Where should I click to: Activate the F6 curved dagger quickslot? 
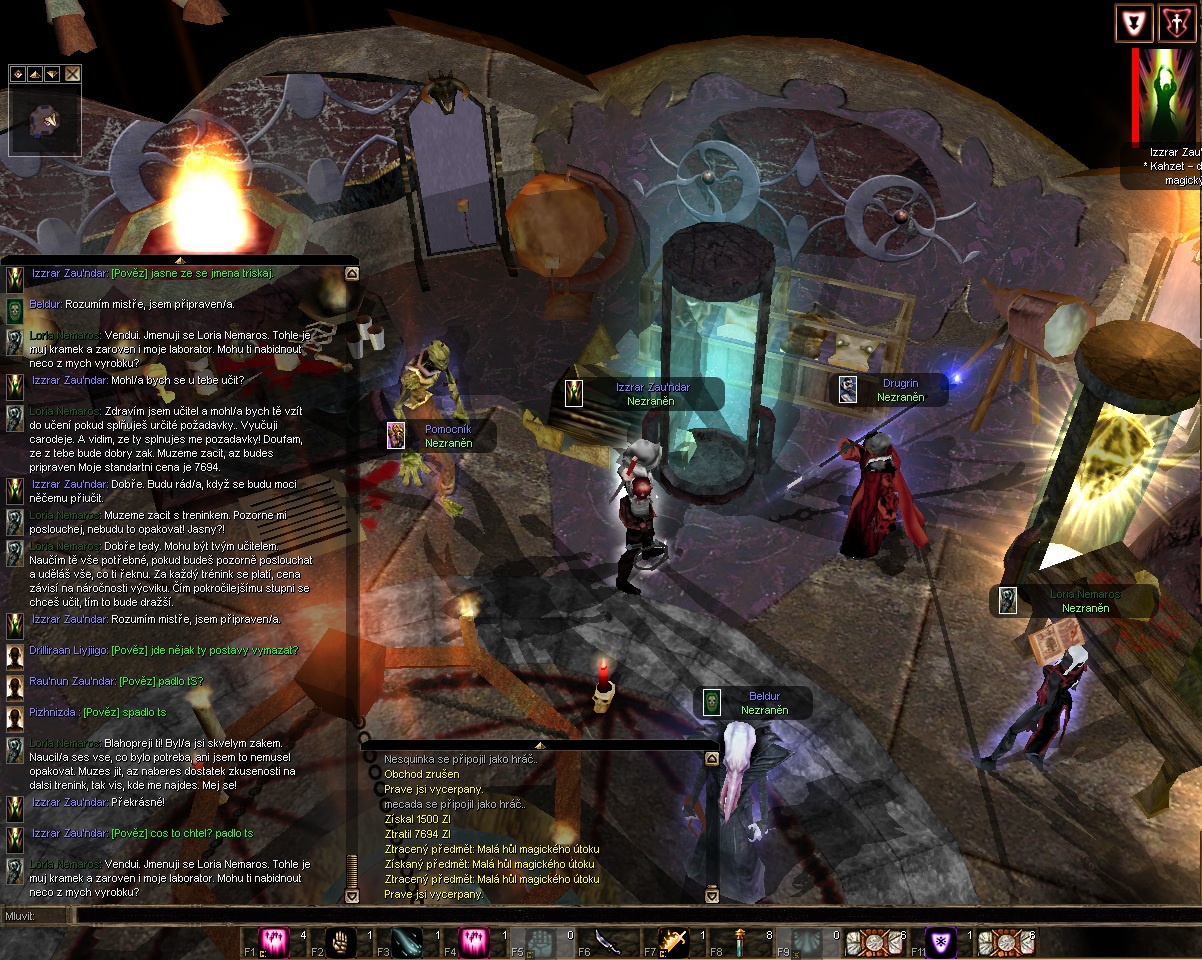(x=606, y=942)
